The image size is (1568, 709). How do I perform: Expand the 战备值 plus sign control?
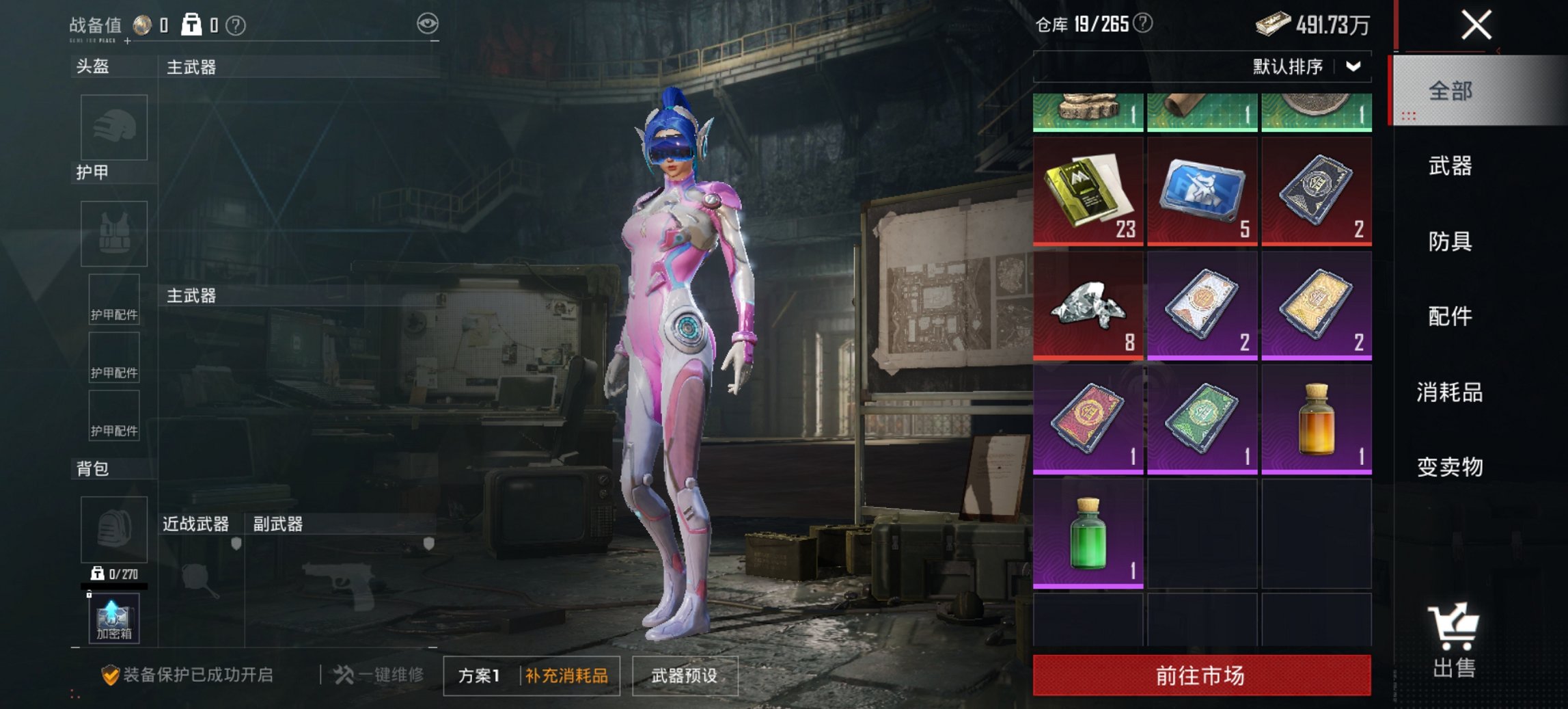click(126, 40)
